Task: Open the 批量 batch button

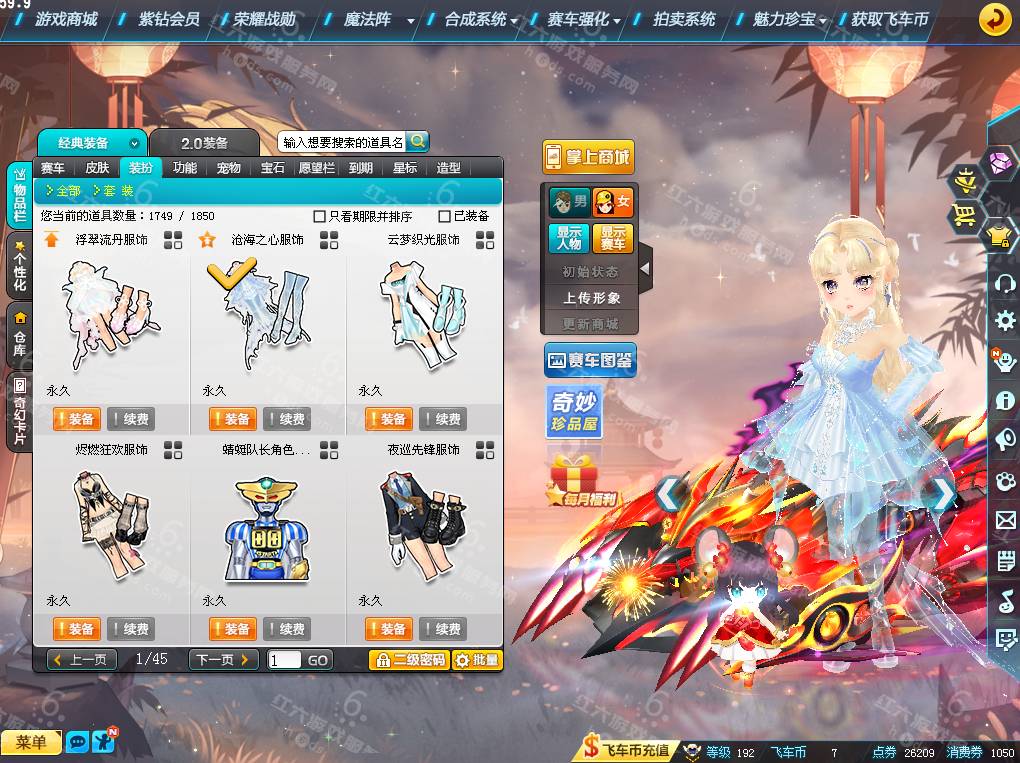Action: click(x=477, y=660)
